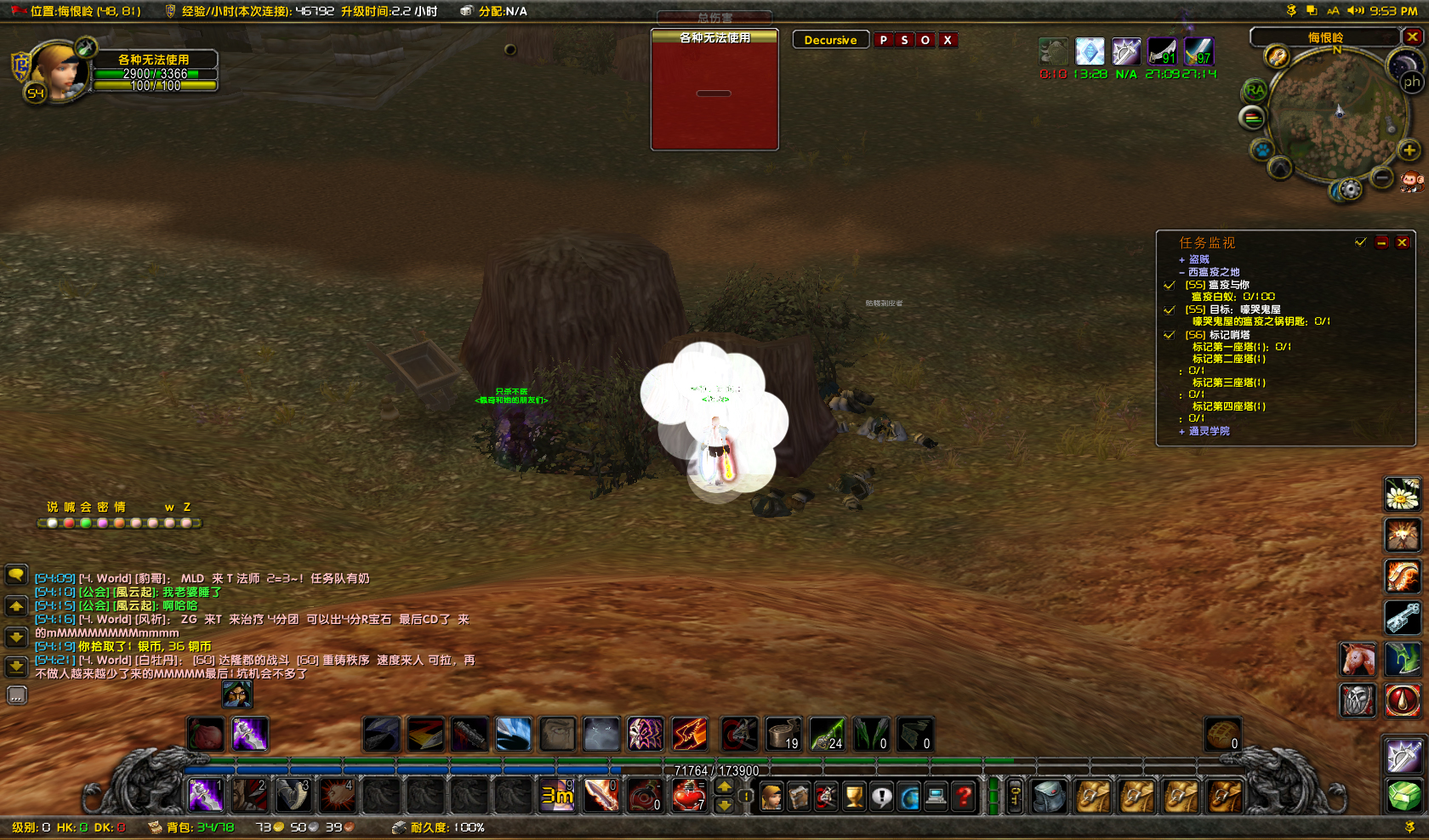1429x840 pixels.
Task: Open the key ring icon
Action: [x=1014, y=795]
